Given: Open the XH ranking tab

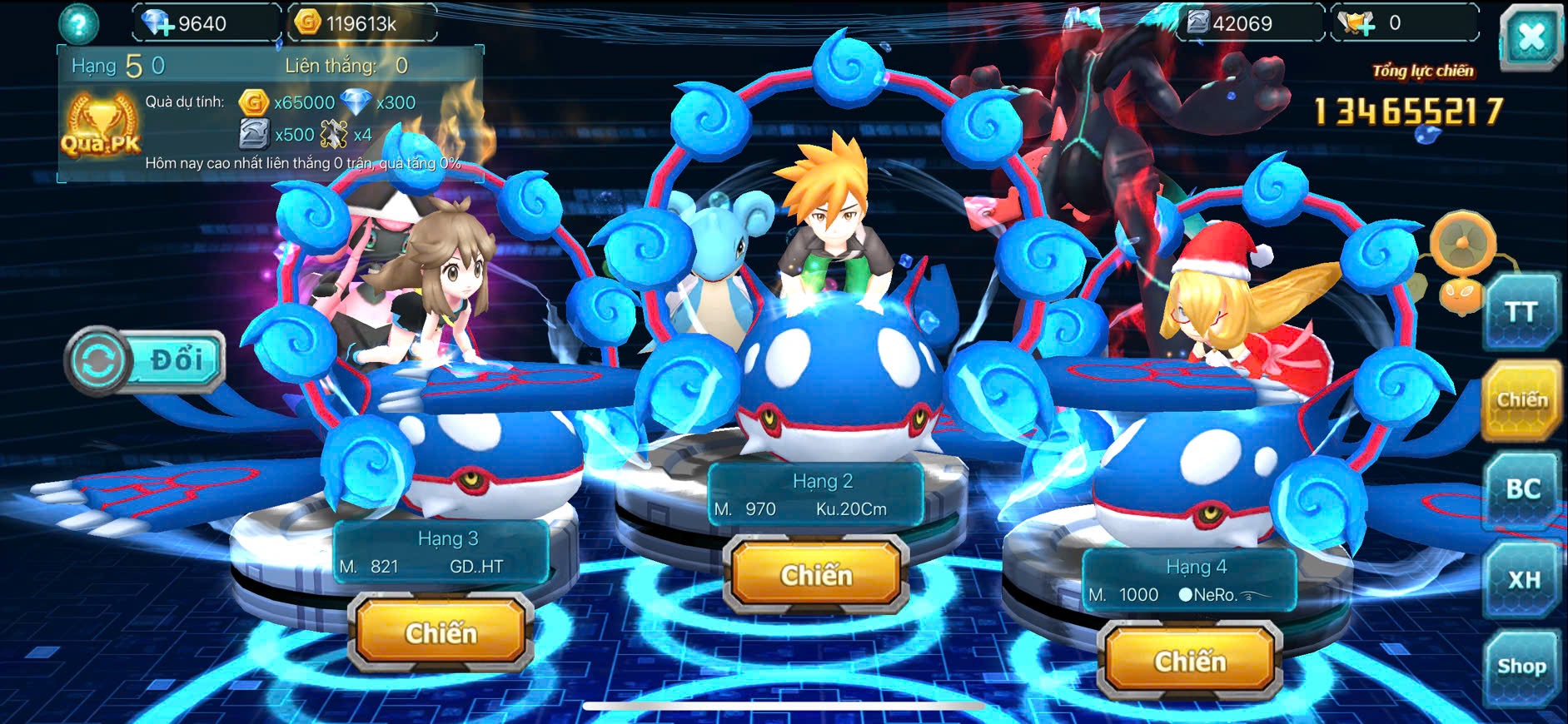Looking at the screenshot, I should [1523, 579].
